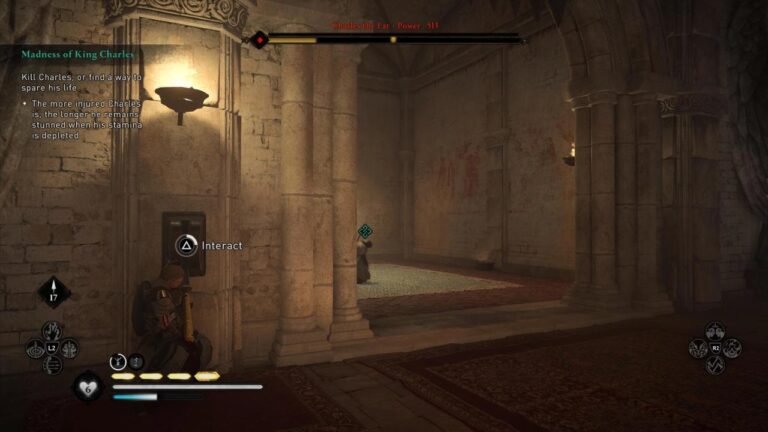Image resolution: width=768 pixels, height=432 pixels.
Task: Activate the concentric target rings ranged ability
Action: 36,348
